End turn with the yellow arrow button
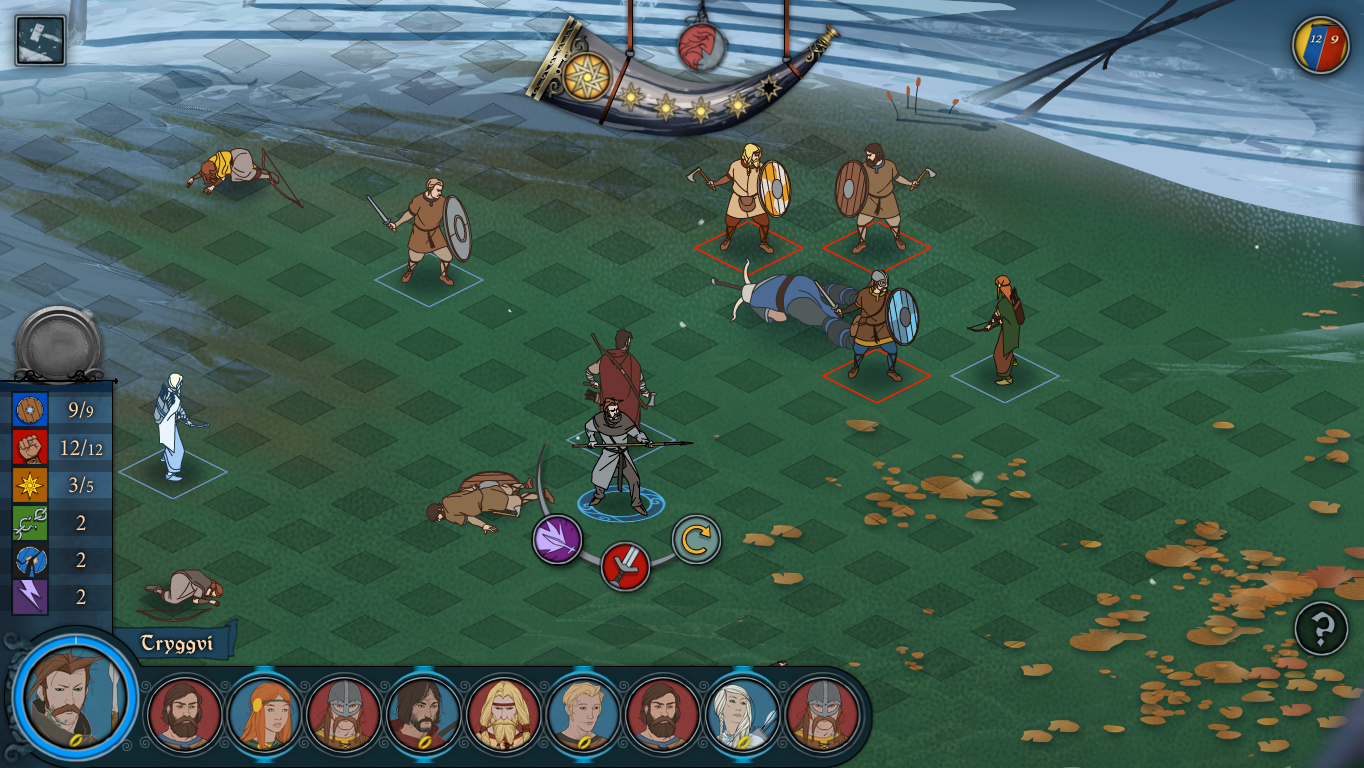The width and height of the screenshot is (1364, 768). tap(696, 540)
